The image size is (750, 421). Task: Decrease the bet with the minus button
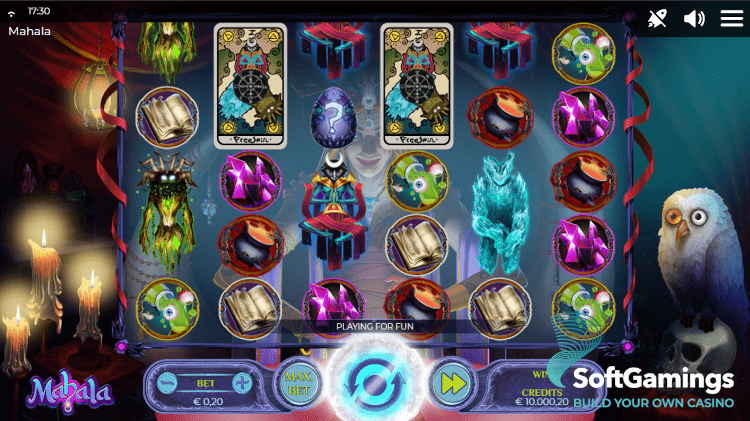click(x=166, y=382)
